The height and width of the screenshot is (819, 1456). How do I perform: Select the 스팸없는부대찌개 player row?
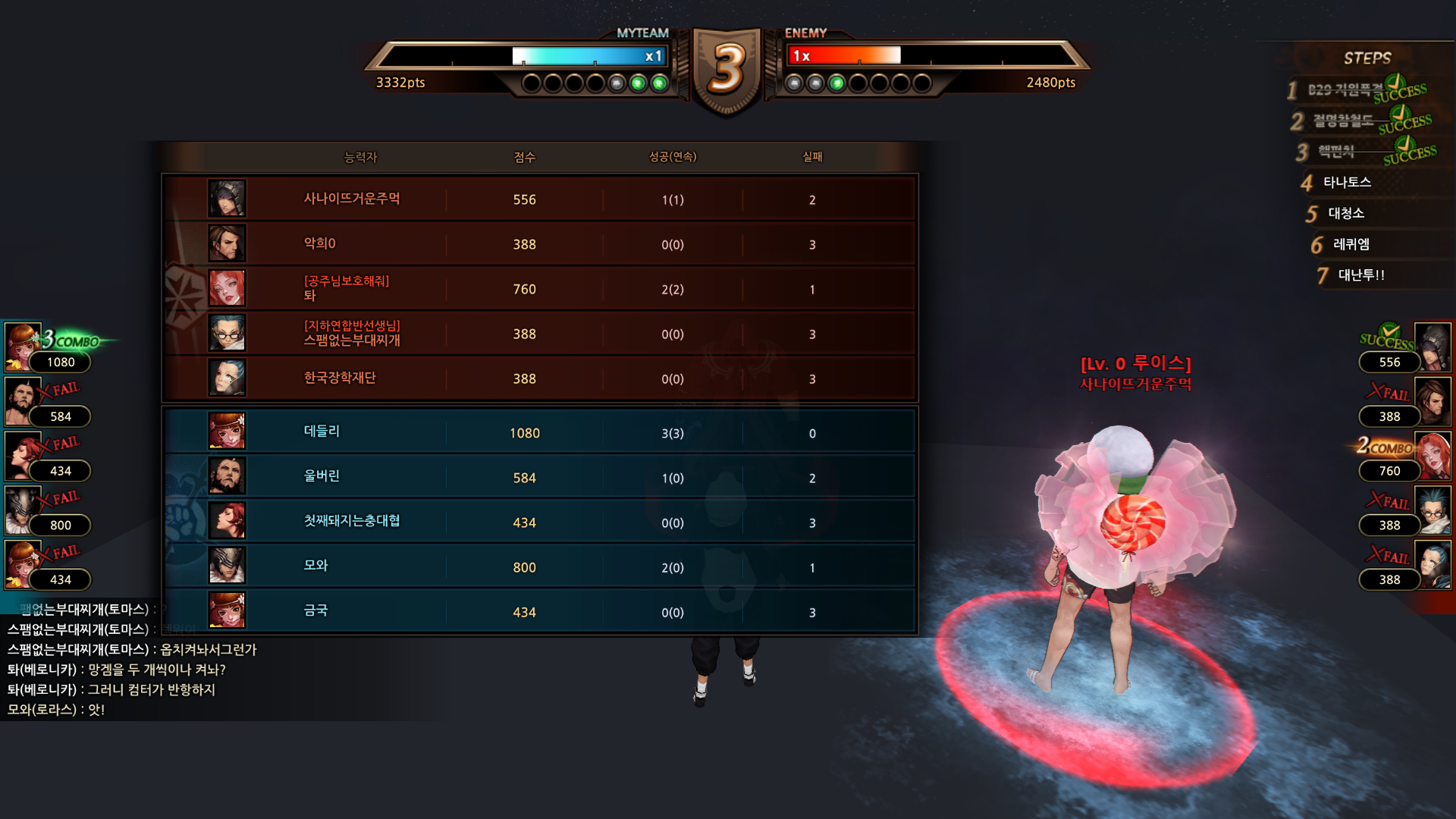(x=538, y=334)
